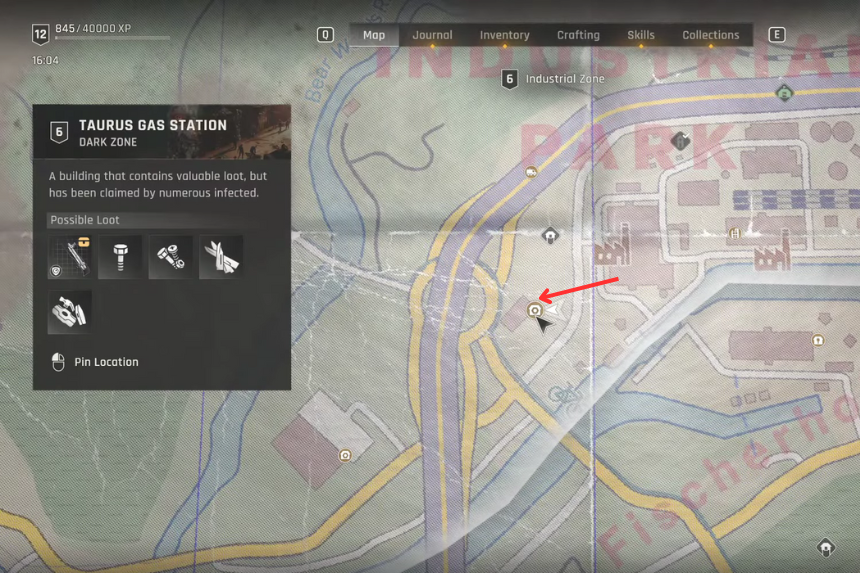Go to the Crafting tab
The height and width of the screenshot is (573, 860).
[578, 35]
